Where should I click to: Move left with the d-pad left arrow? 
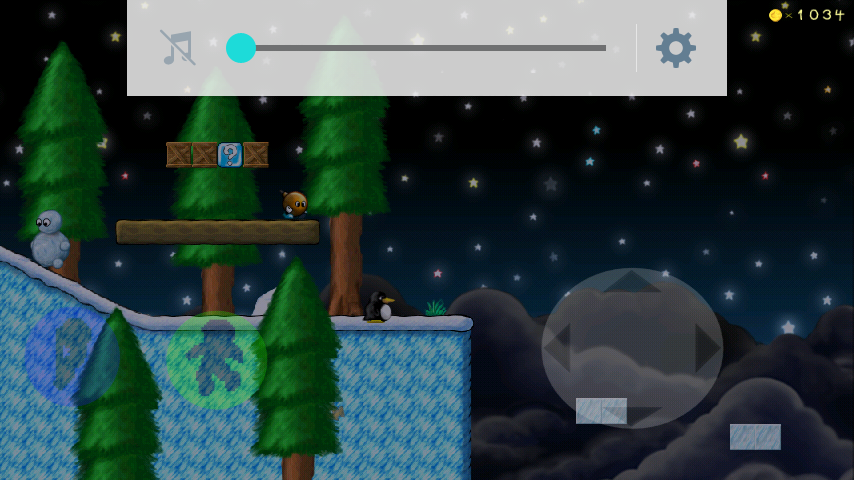click(x=560, y=348)
